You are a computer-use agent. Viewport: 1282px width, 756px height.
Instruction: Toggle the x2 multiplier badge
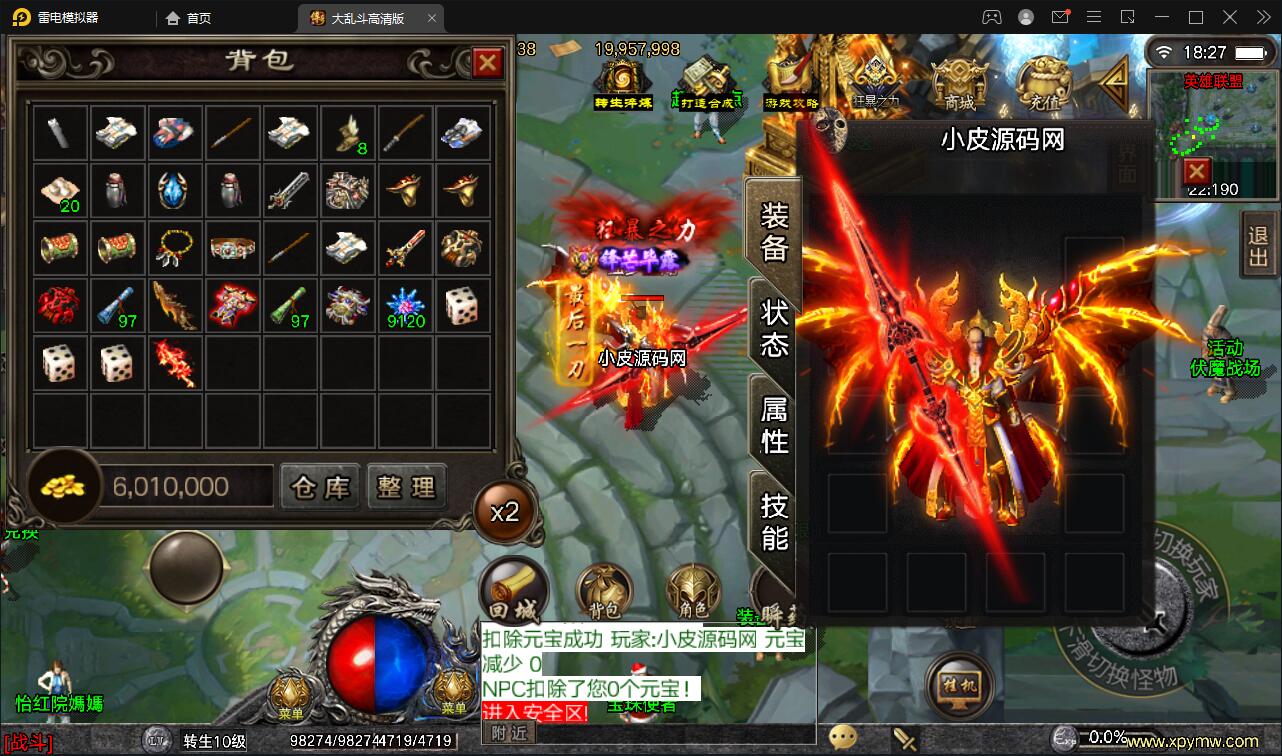pos(506,510)
